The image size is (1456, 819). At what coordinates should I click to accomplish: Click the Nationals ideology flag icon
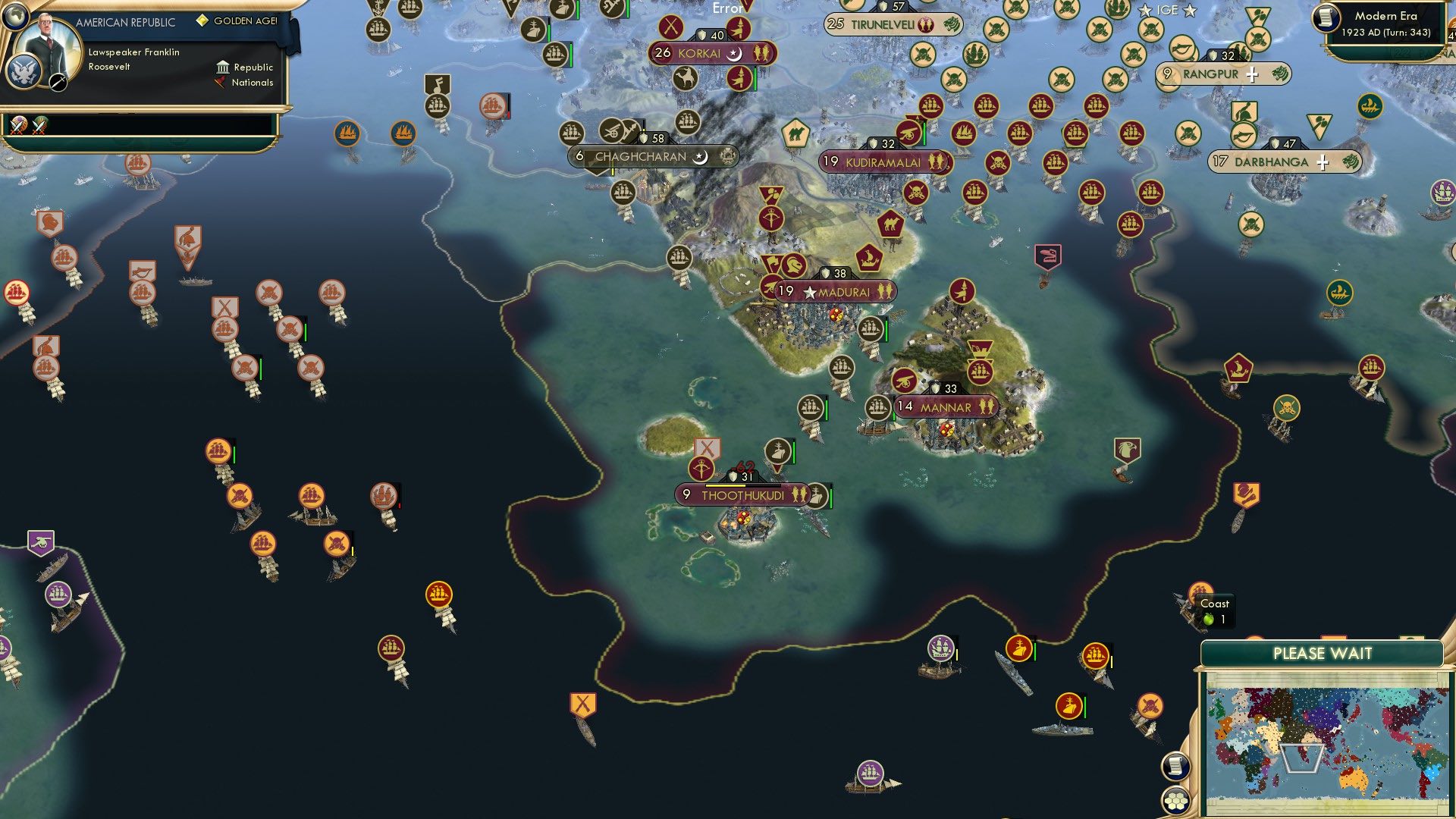(220, 83)
